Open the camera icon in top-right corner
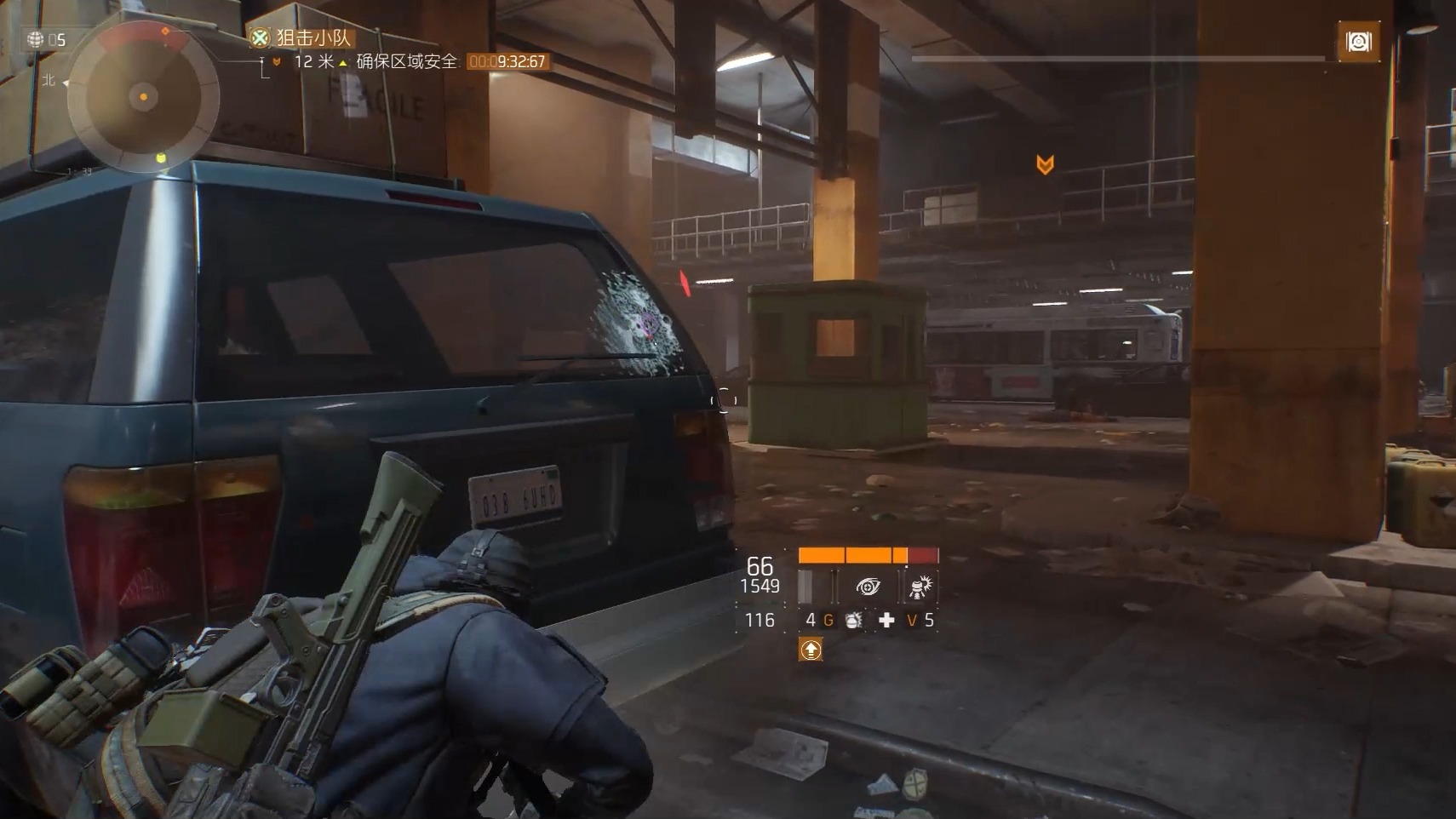Screen dimensions: 1456x819 click(x=1358, y=42)
